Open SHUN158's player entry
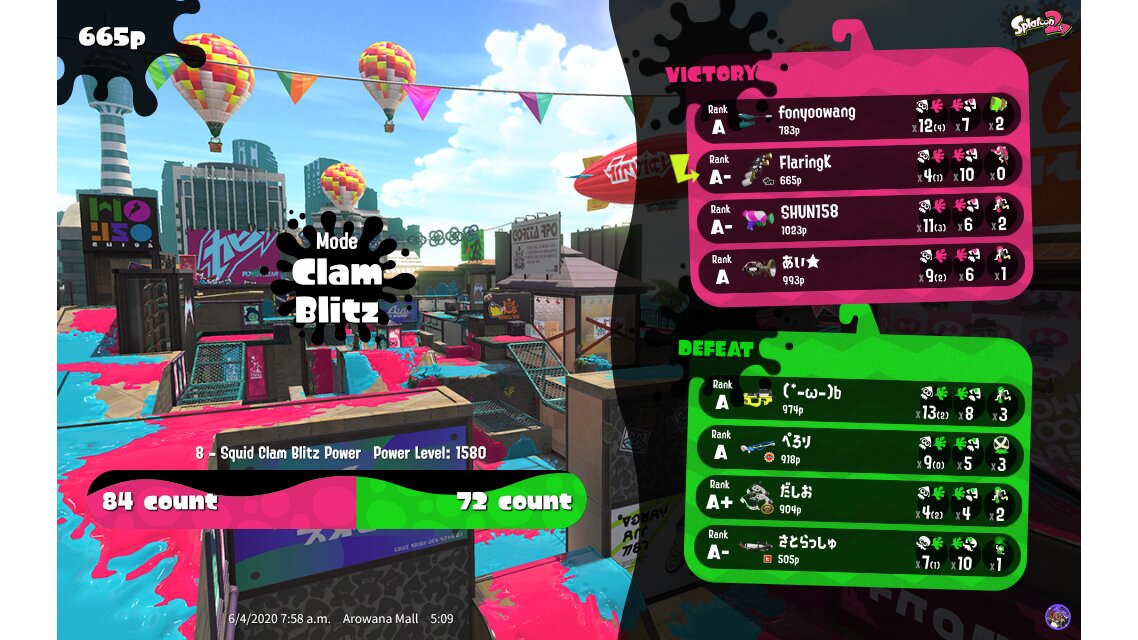Screen dimensions: 1138x640 (x=860, y=218)
